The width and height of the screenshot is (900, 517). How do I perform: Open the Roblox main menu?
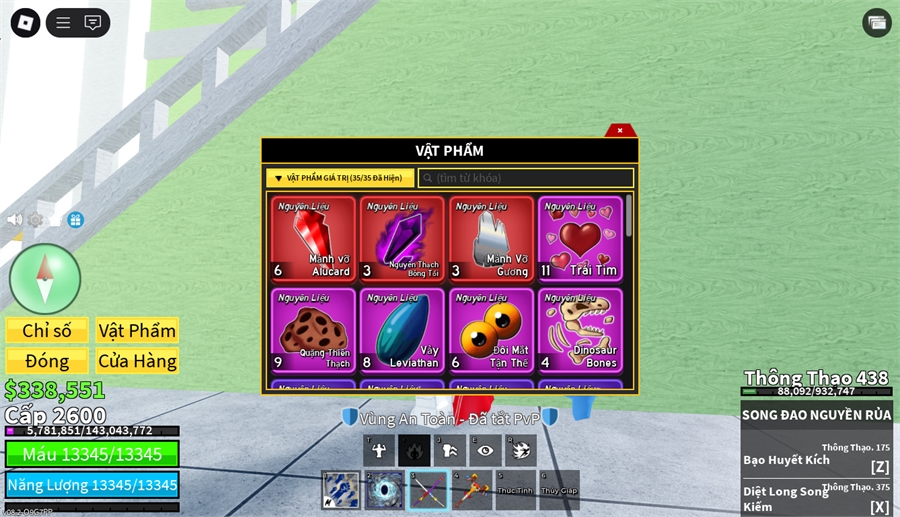pos(25,22)
